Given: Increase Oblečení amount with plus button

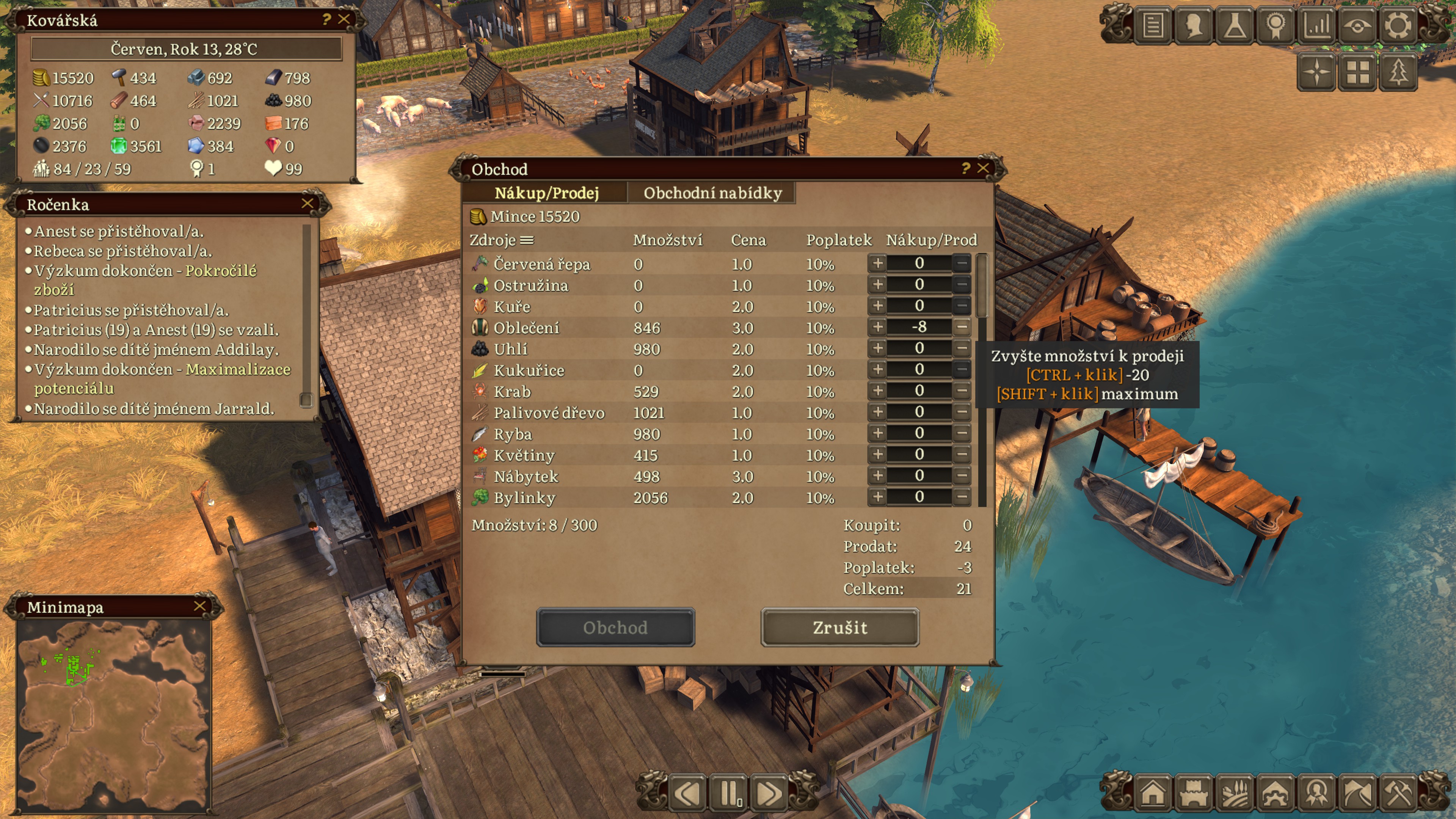Looking at the screenshot, I should coord(877,327).
